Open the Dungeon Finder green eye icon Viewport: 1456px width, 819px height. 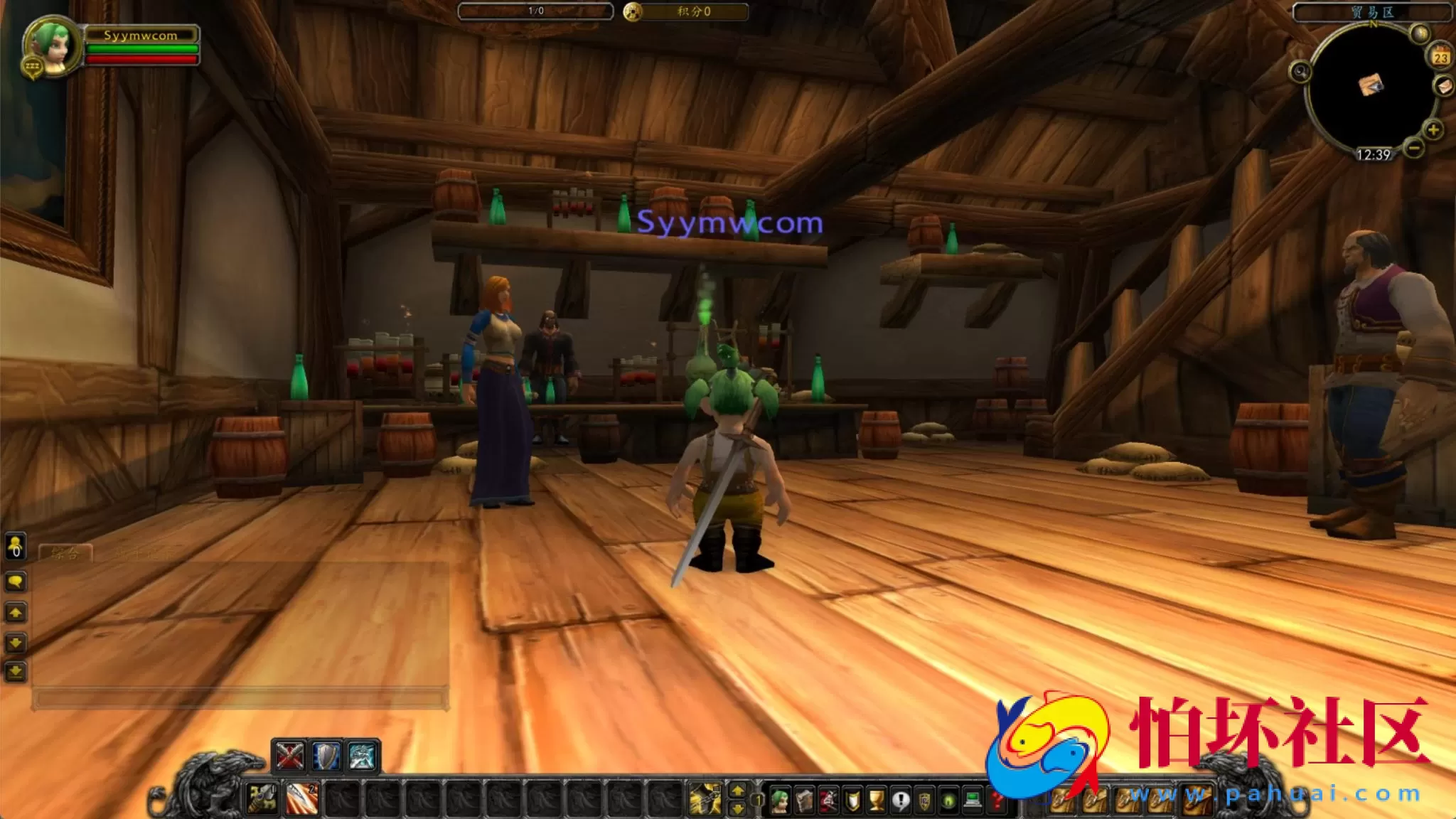tap(947, 801)
